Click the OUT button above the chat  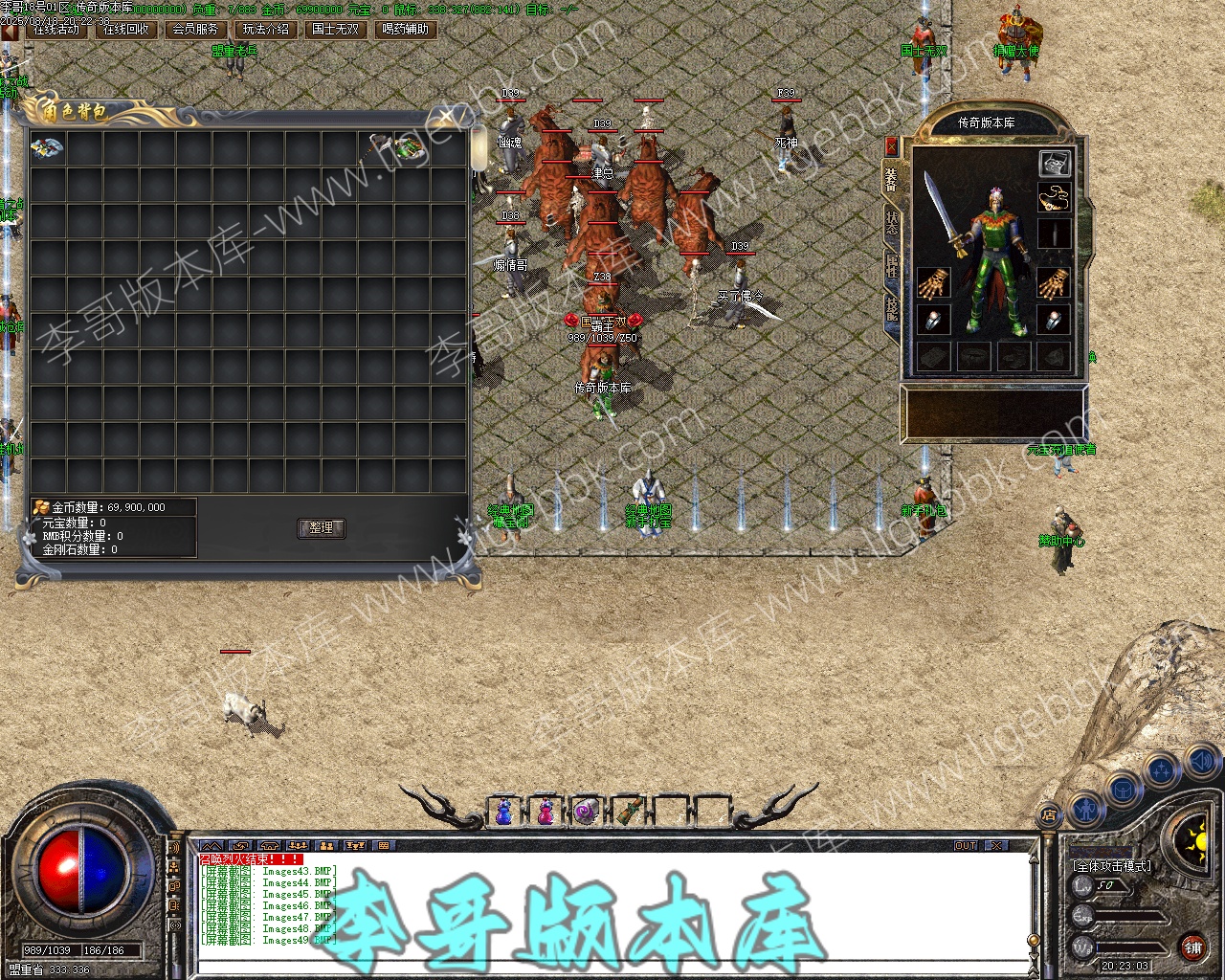[x=966, y=846]
